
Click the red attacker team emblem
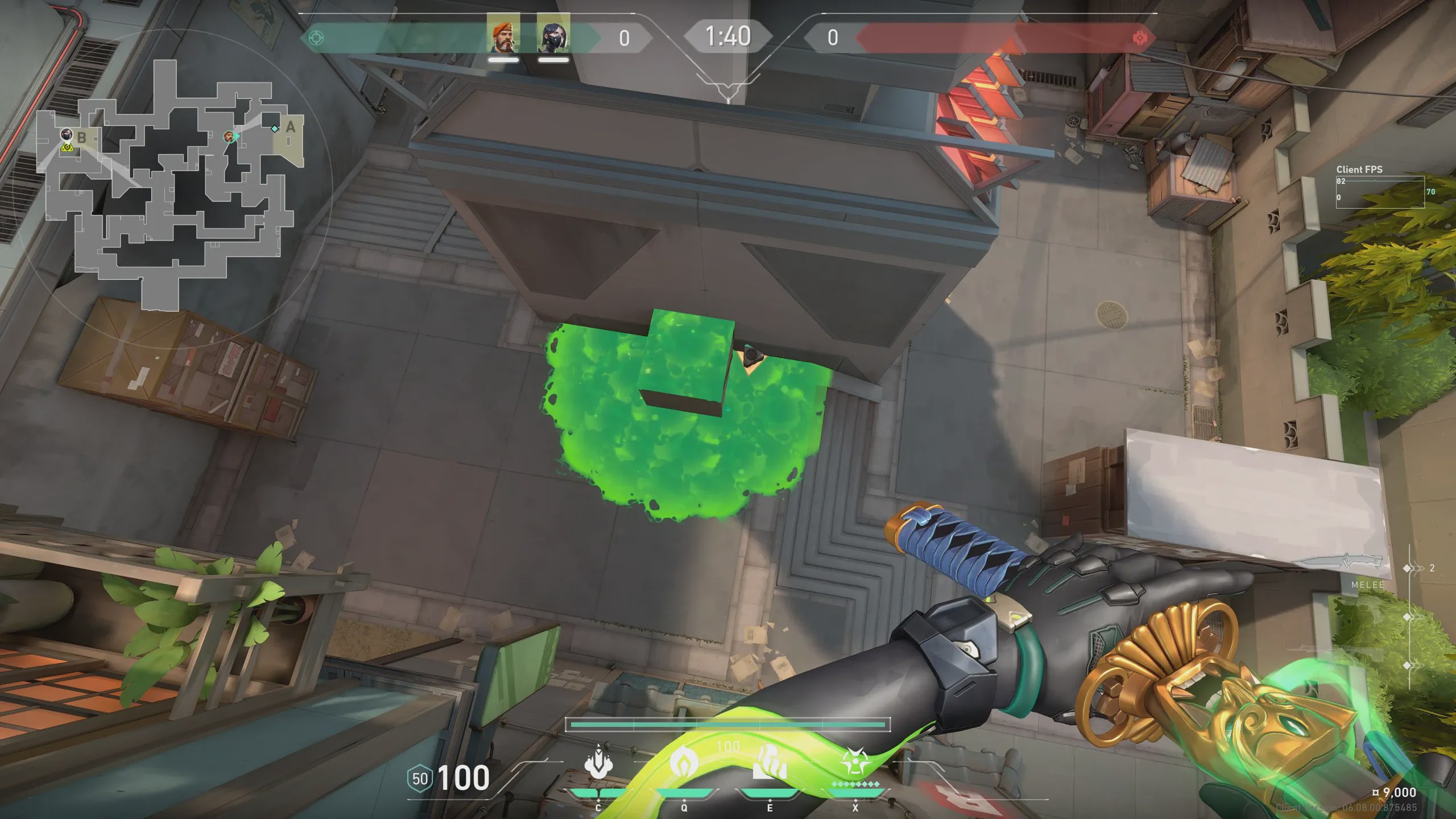[1140, 38]
